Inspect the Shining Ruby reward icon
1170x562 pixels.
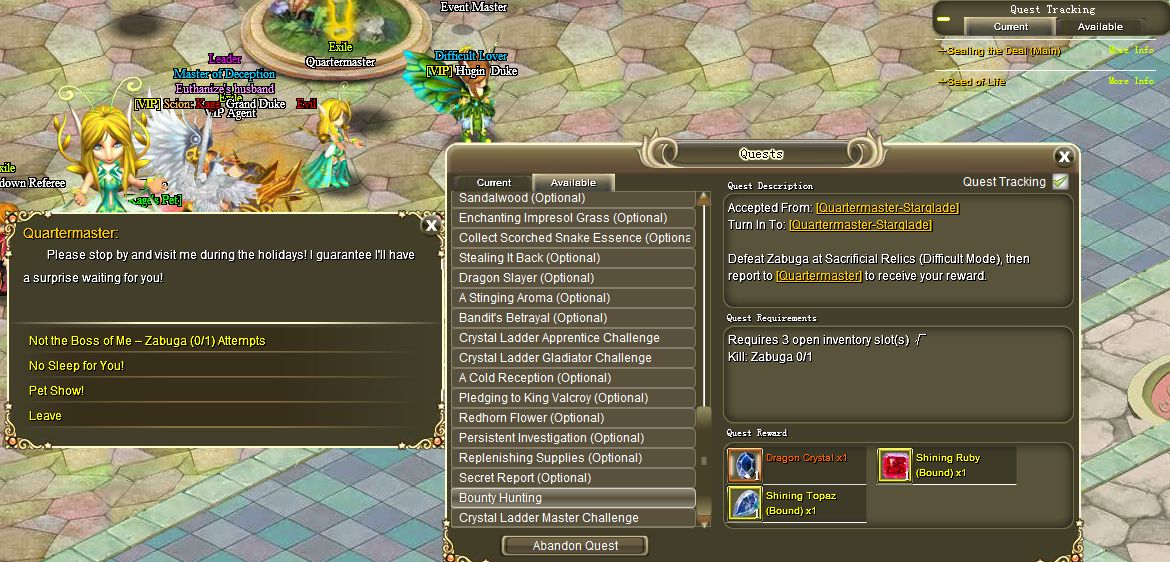pyautogui.click(x=895, y=465)
